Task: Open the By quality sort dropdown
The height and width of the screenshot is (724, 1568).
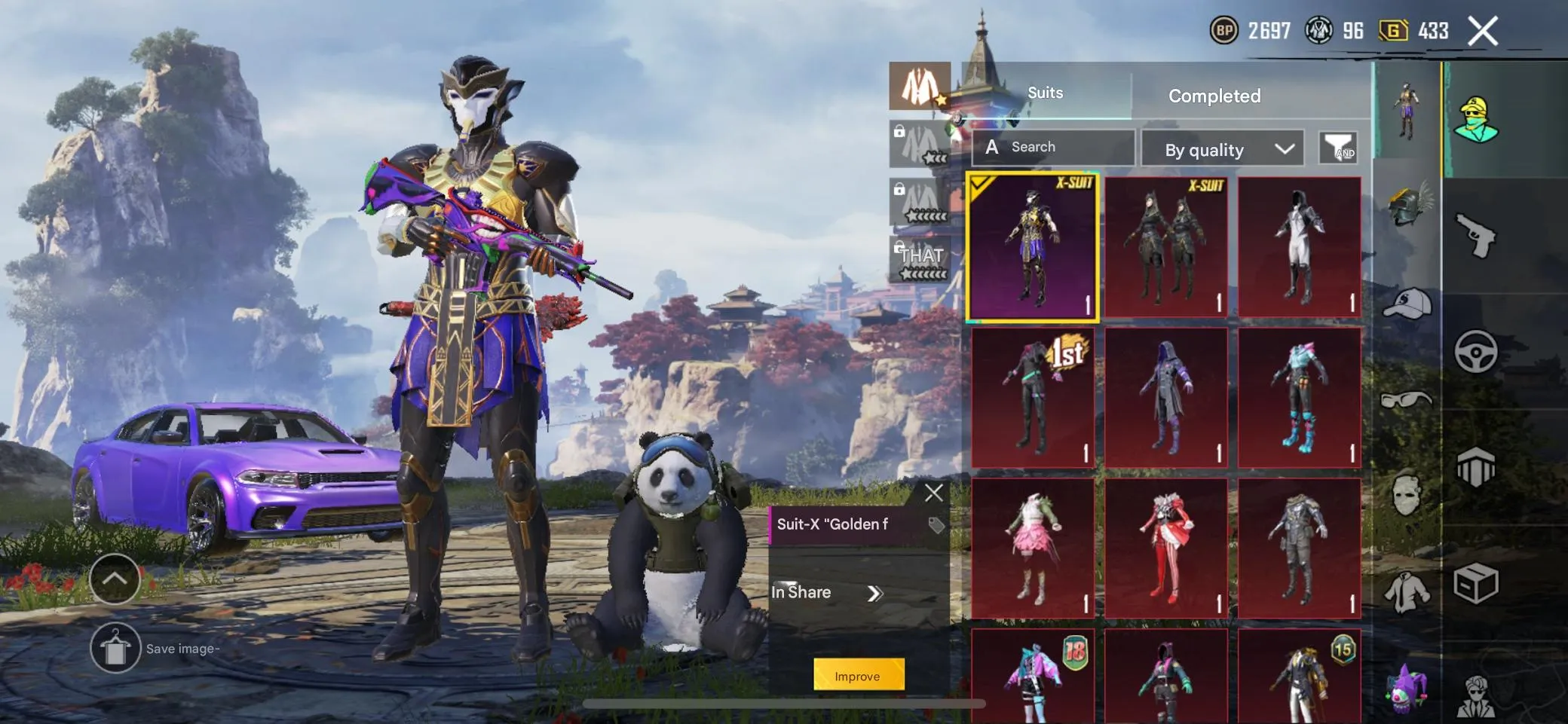Action: [x=1223, y=148]
